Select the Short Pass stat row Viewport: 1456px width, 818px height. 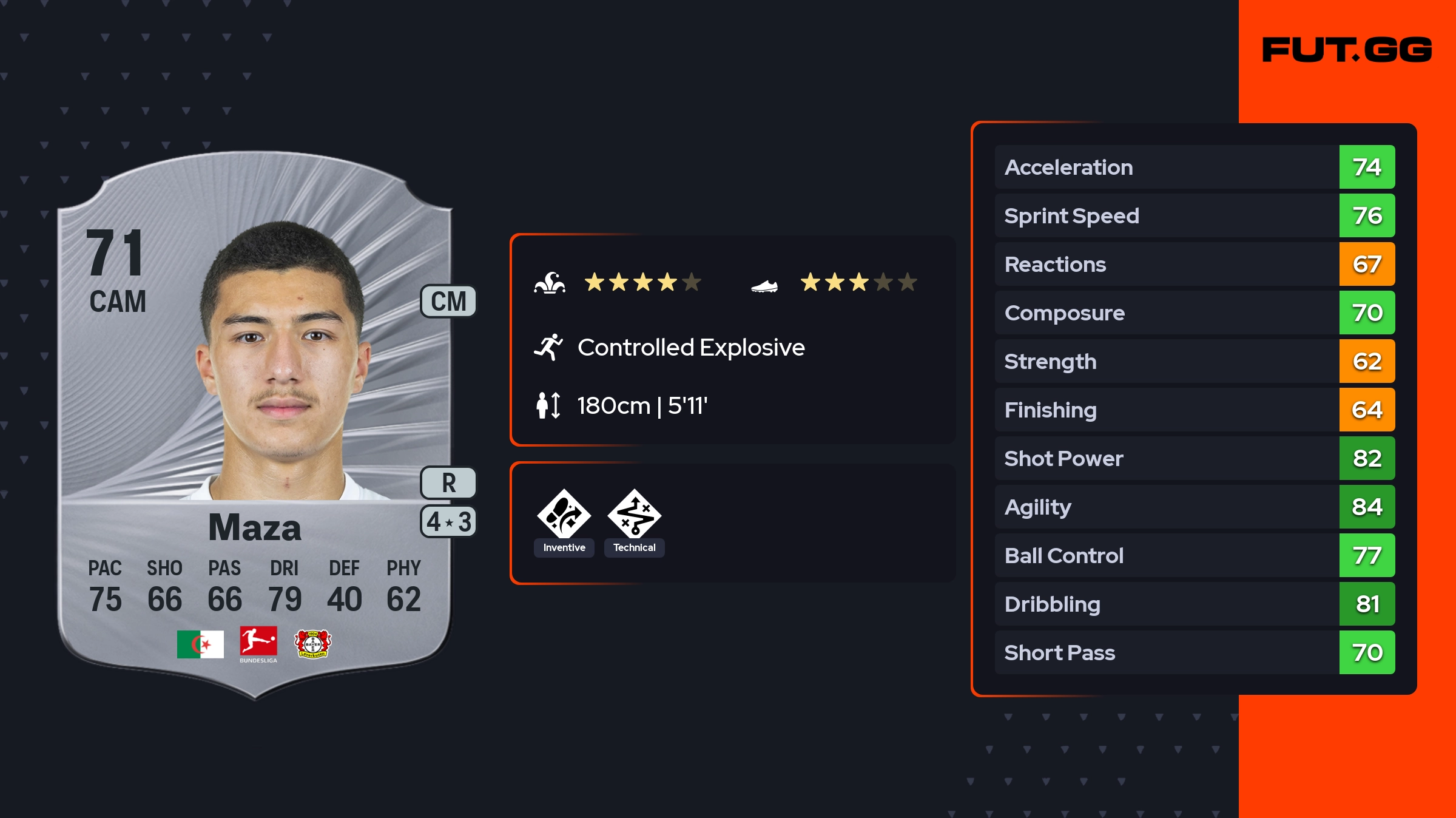point(1194,652)
